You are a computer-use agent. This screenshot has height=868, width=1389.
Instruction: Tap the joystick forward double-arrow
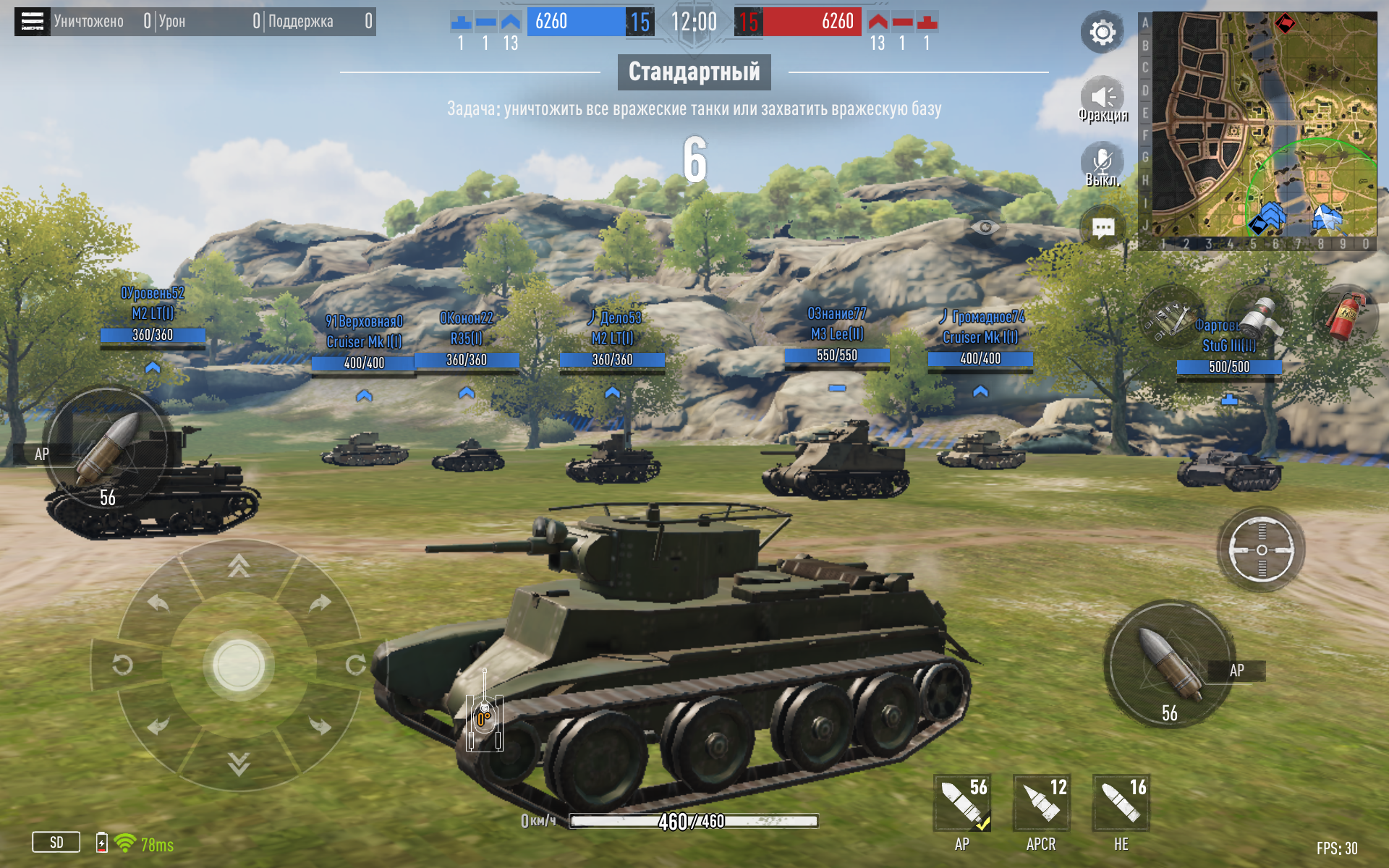click(x=239, y=566)
